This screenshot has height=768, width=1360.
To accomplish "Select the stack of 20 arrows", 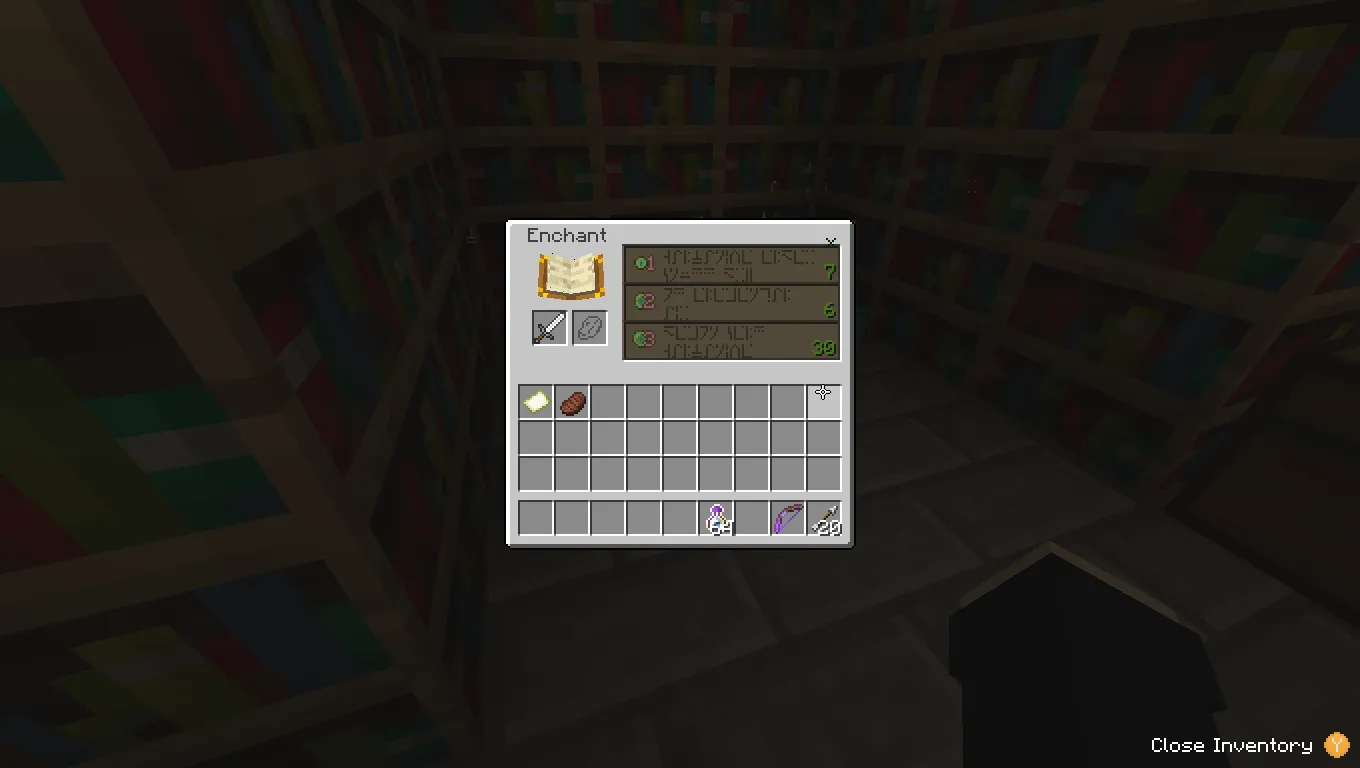I will [x=825, y=518].
